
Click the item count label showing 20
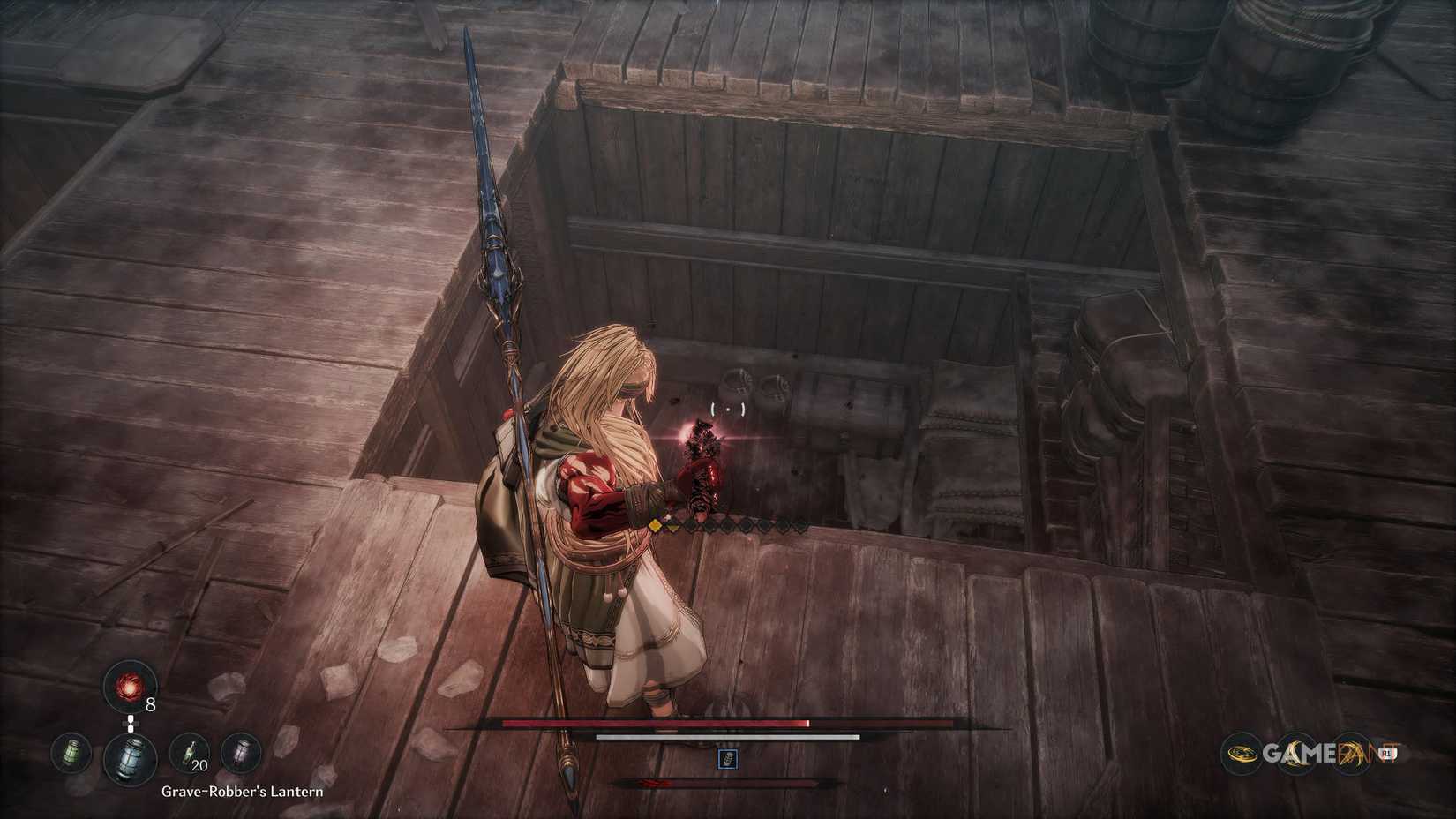[x=199, y=766]
